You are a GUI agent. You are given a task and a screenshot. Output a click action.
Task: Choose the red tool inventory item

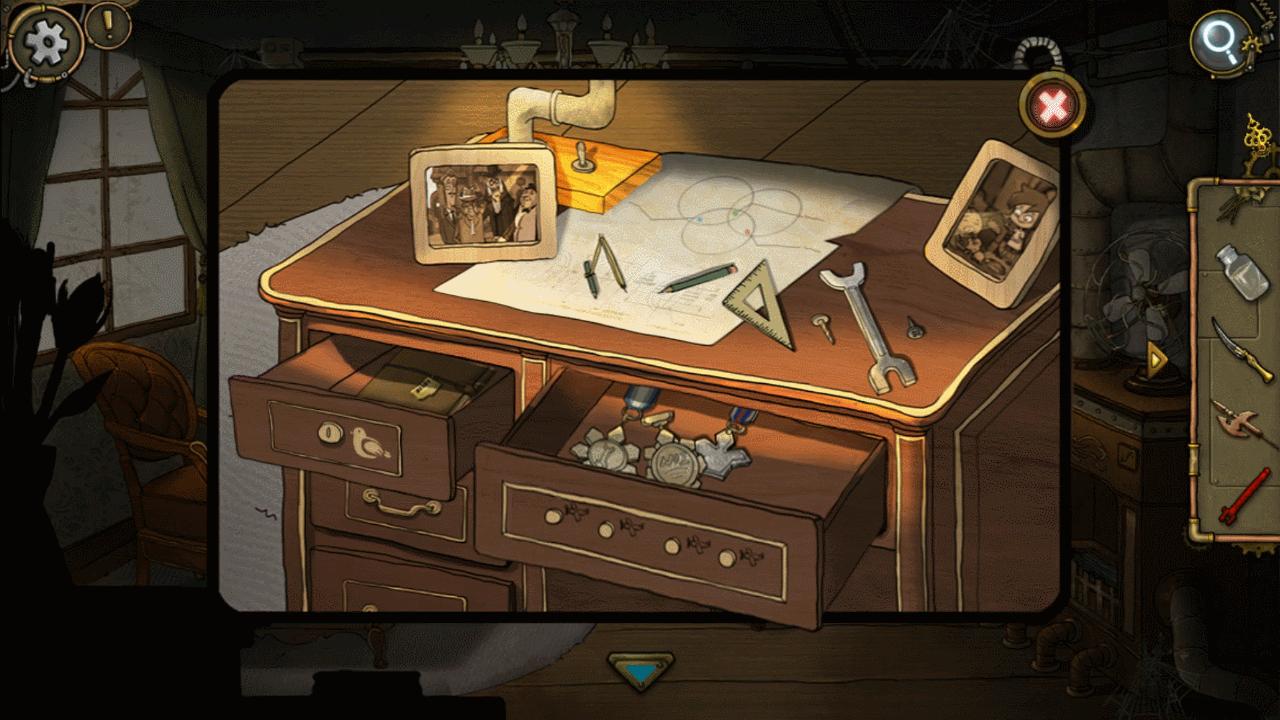[1243, 498]
